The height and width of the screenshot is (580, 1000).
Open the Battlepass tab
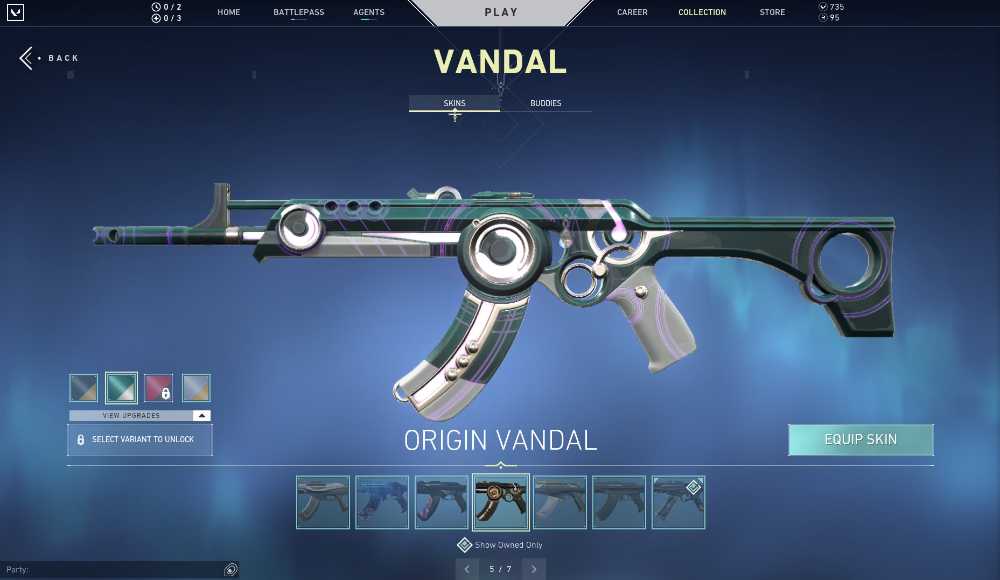pyautogui.click(x=298, y=13)
